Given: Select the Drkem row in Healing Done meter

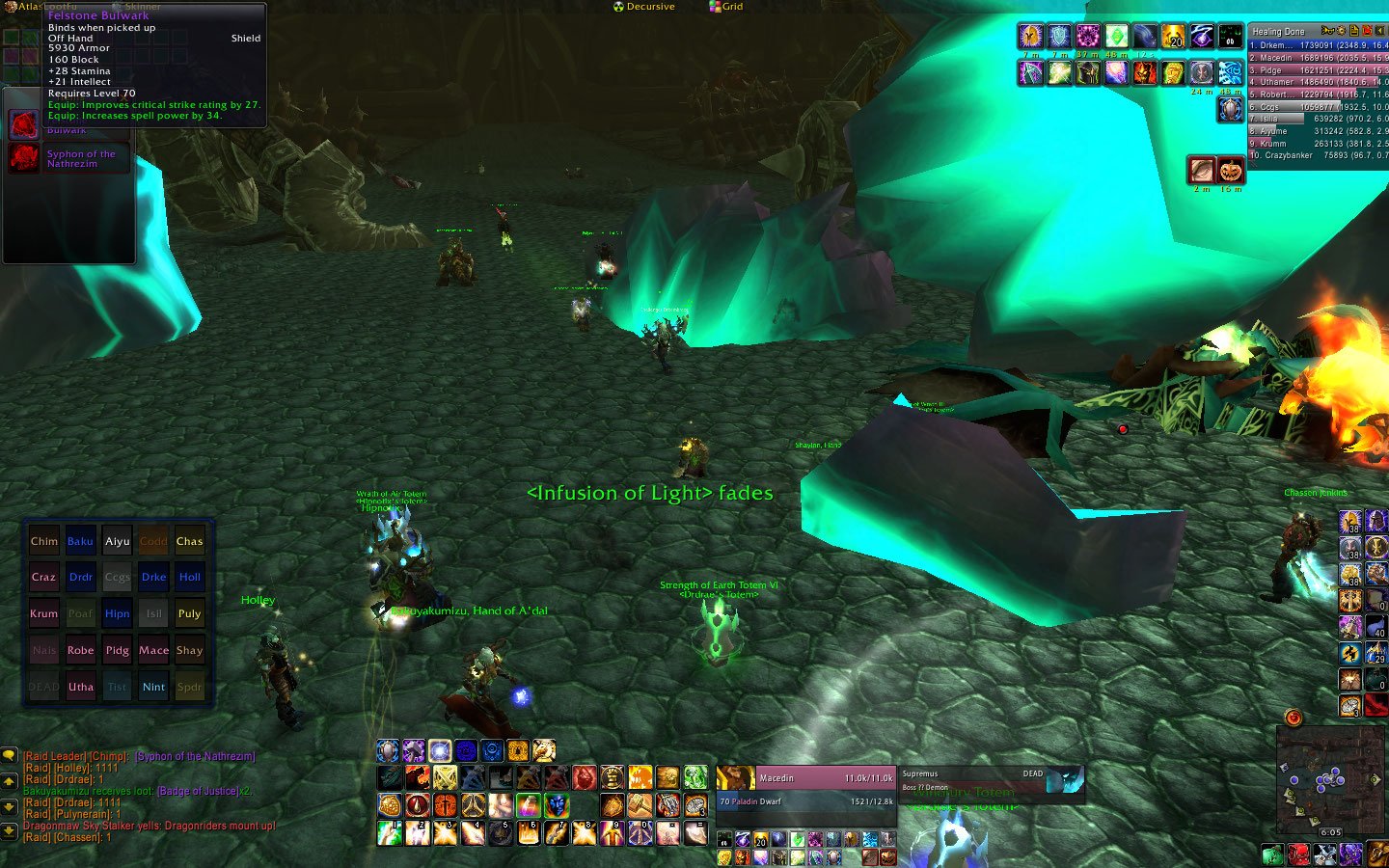Looking at the screenshot, I should pyautogui.click(x=1318, y=45).
